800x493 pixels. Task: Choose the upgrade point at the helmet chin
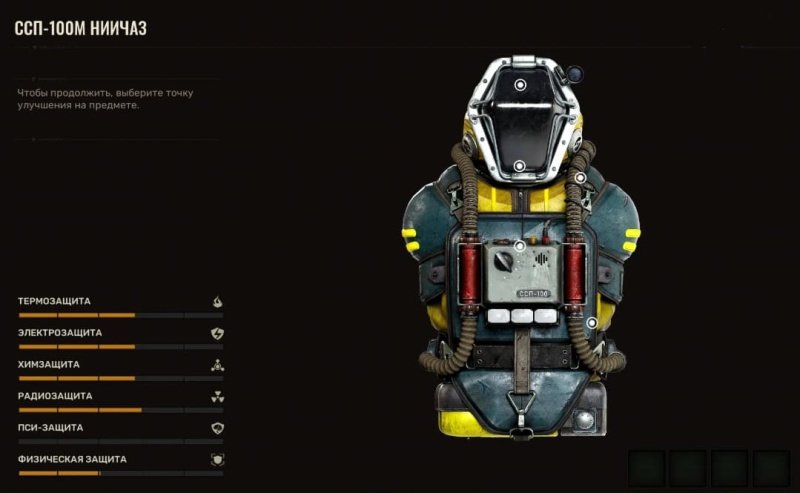(x=520, y=166)
